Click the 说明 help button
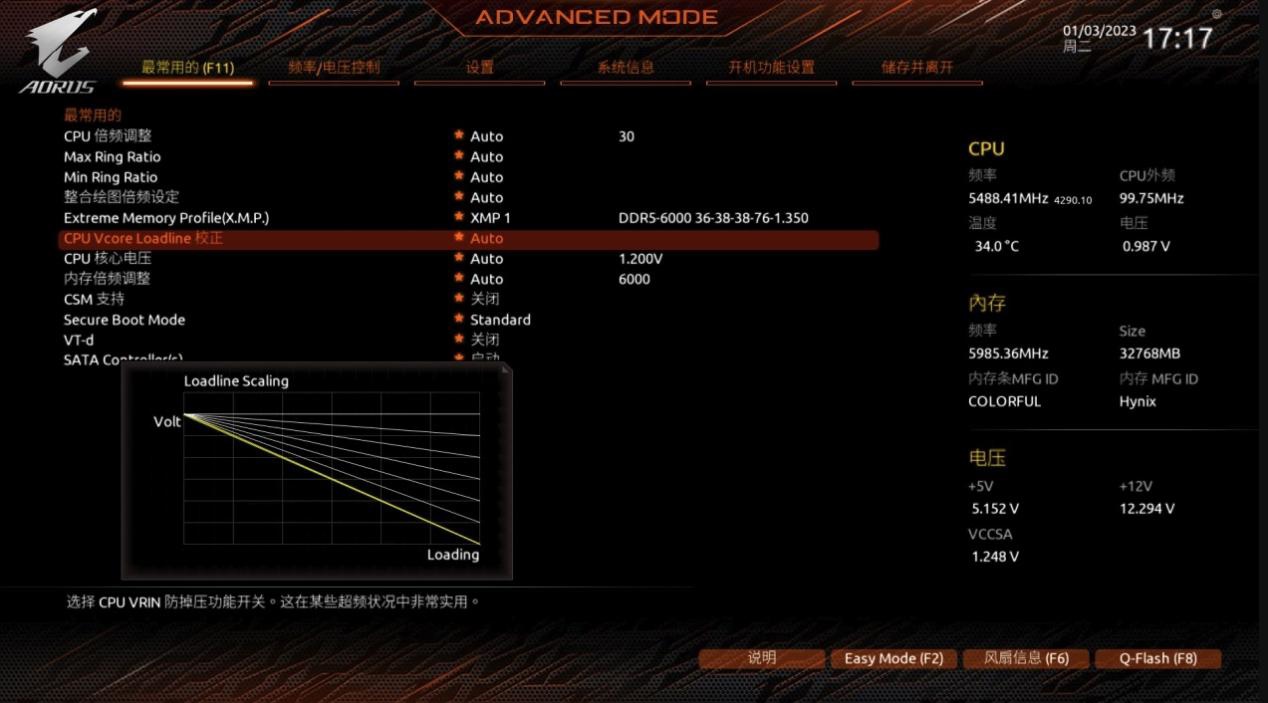1268x703 pixels. coord(762,658)
